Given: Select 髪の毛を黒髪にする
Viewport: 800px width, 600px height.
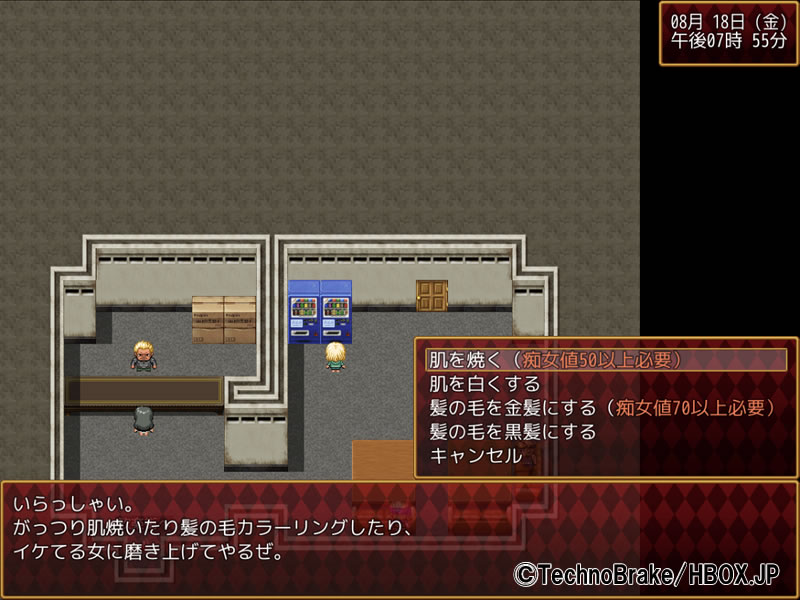Looking at the screenshot, I should (x=512, y=432).
